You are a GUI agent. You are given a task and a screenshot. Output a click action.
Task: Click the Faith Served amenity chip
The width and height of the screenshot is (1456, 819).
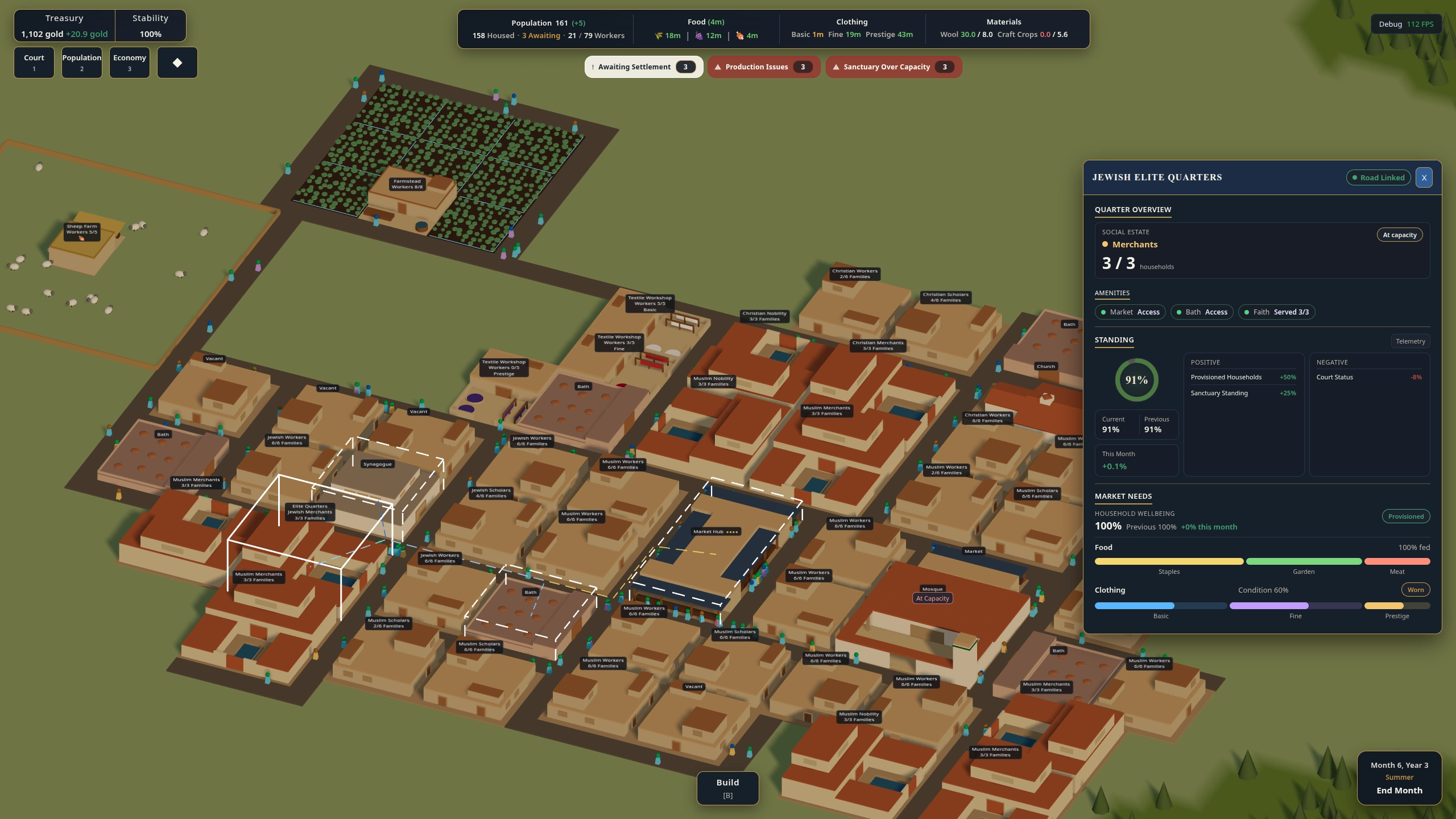coord(1276,312)
